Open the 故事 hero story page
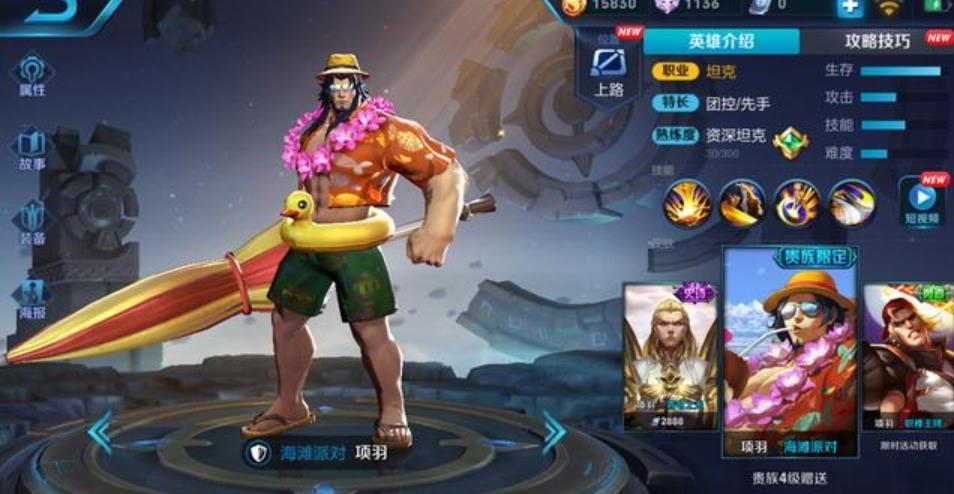Image resolution: width=954 pixels, height=494 pixels. [x=32, y=148]
